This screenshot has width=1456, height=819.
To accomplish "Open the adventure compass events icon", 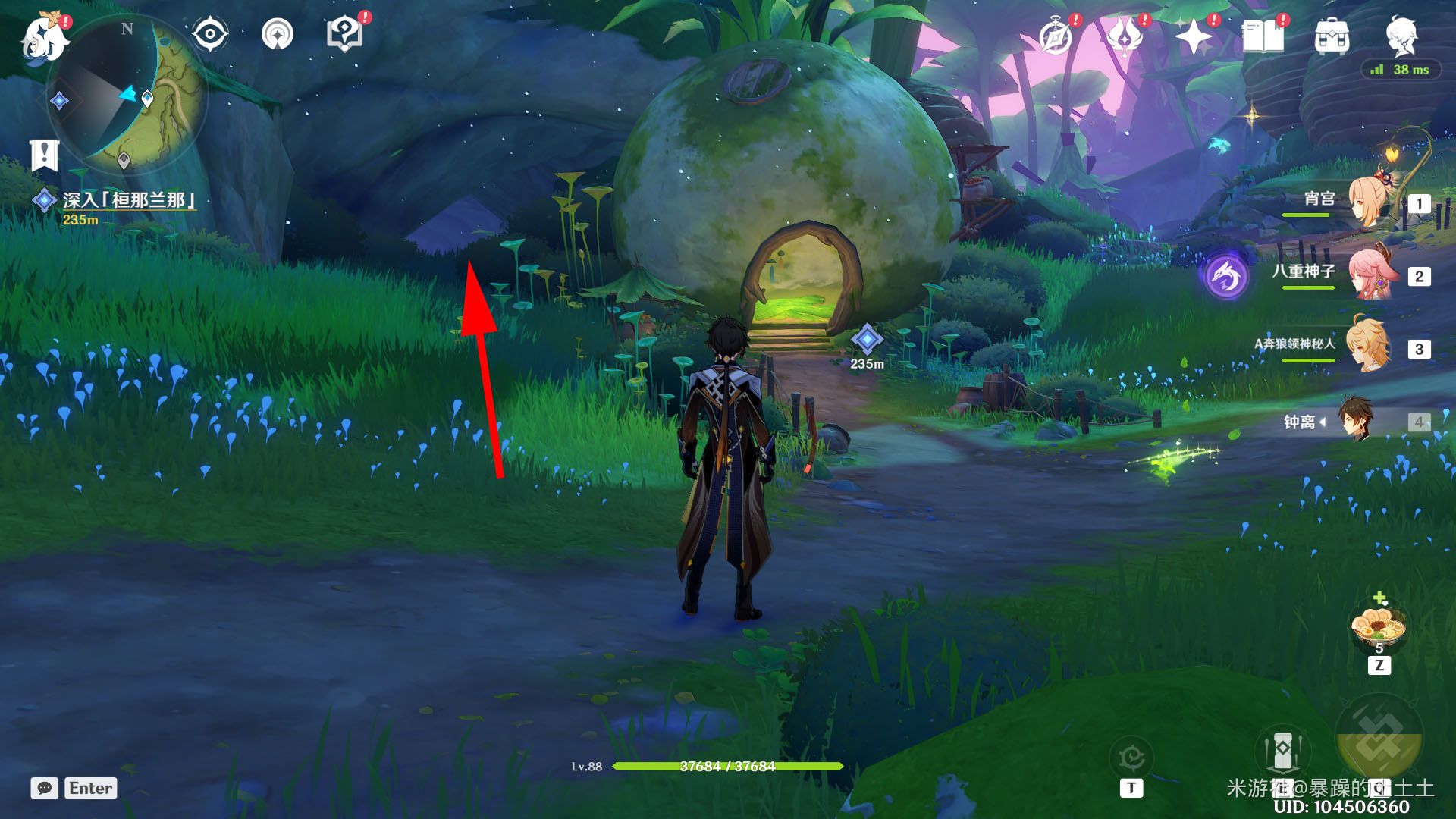I will (x=1055, y=36).
